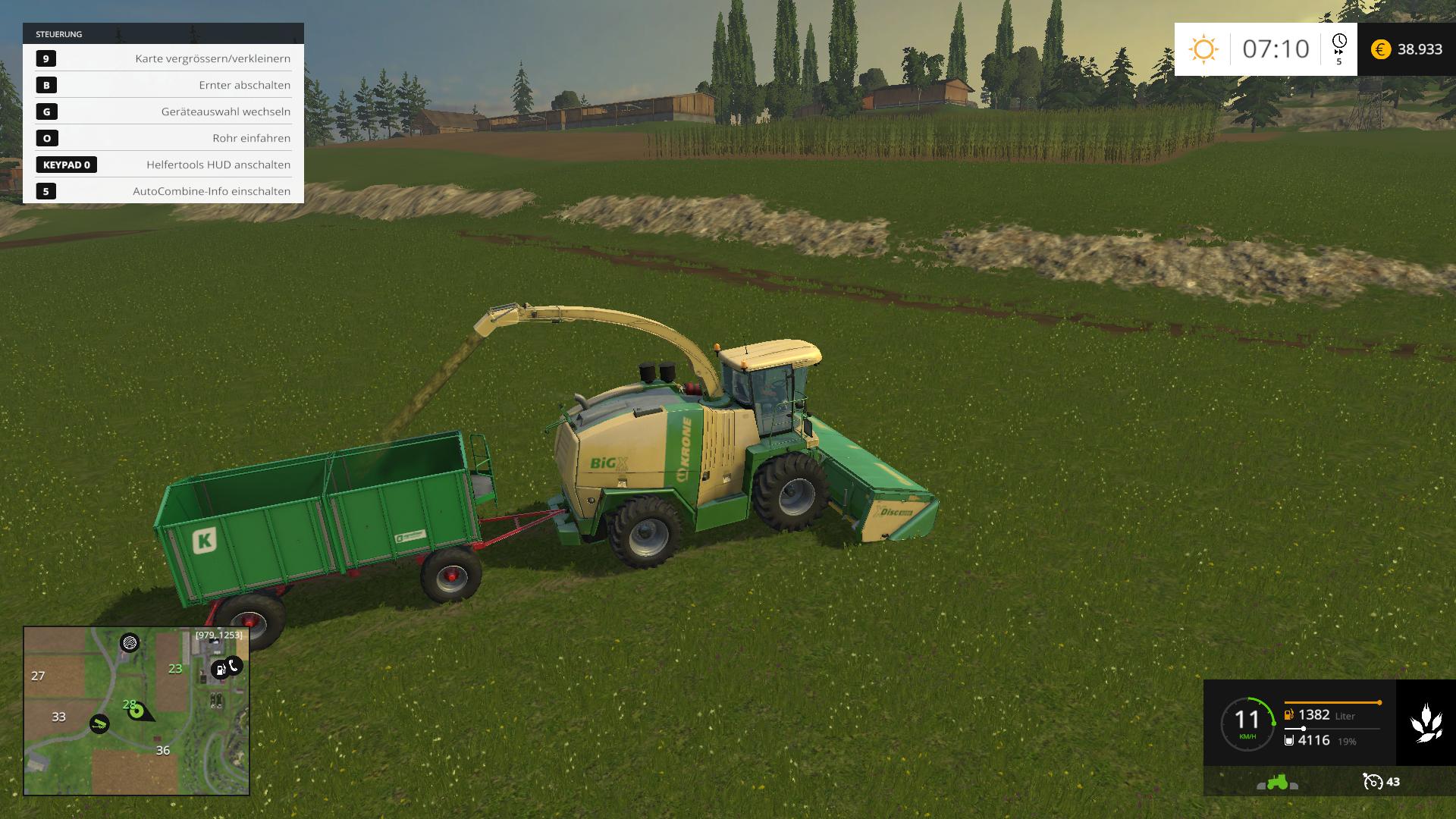The image size is (1456, 819).
Task: Select the wool pallet marker on minimap
Action: point(130,643)
